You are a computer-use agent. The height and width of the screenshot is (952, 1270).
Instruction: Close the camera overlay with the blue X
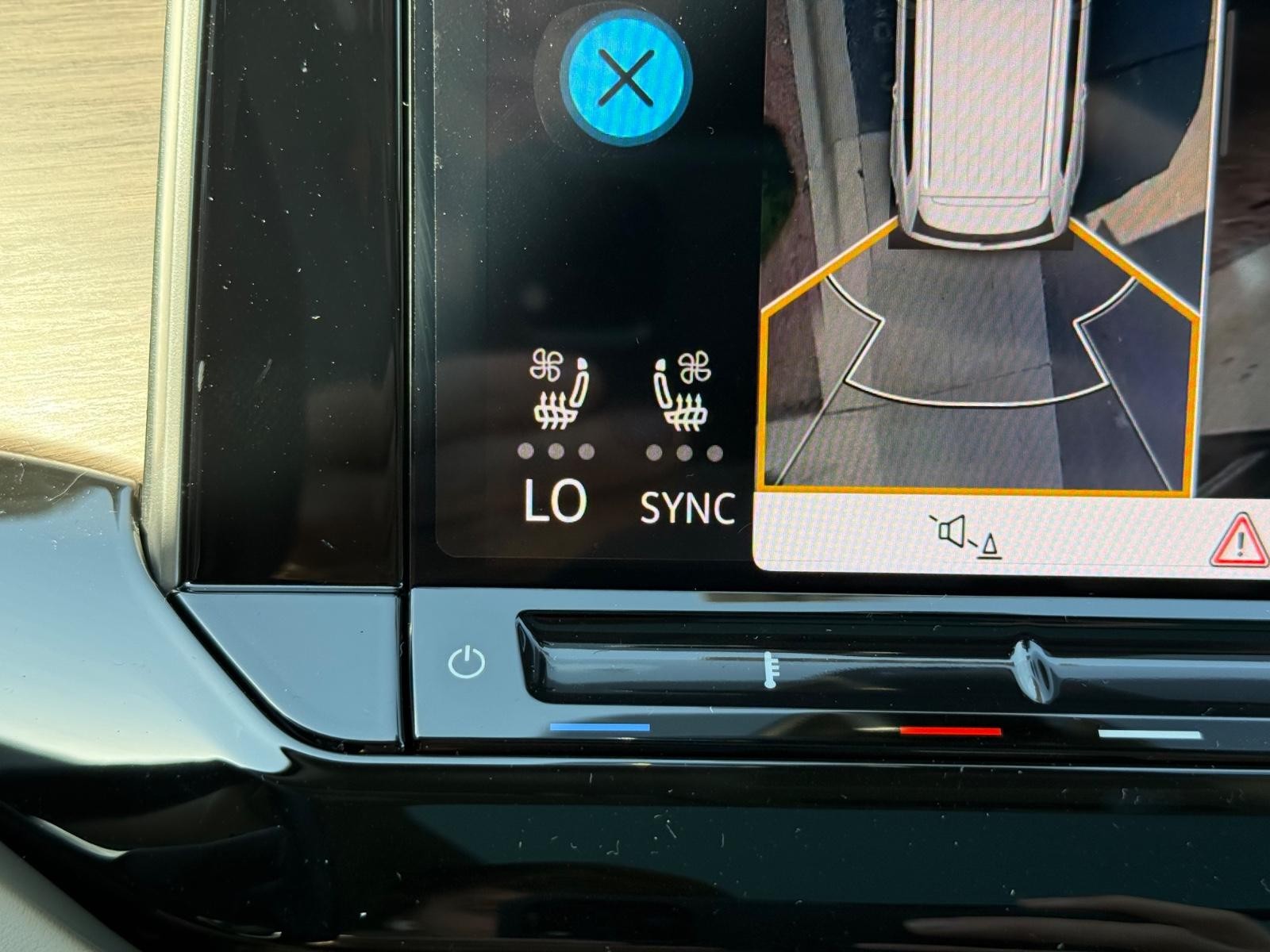pyautogui.click(x=627, y=79)
